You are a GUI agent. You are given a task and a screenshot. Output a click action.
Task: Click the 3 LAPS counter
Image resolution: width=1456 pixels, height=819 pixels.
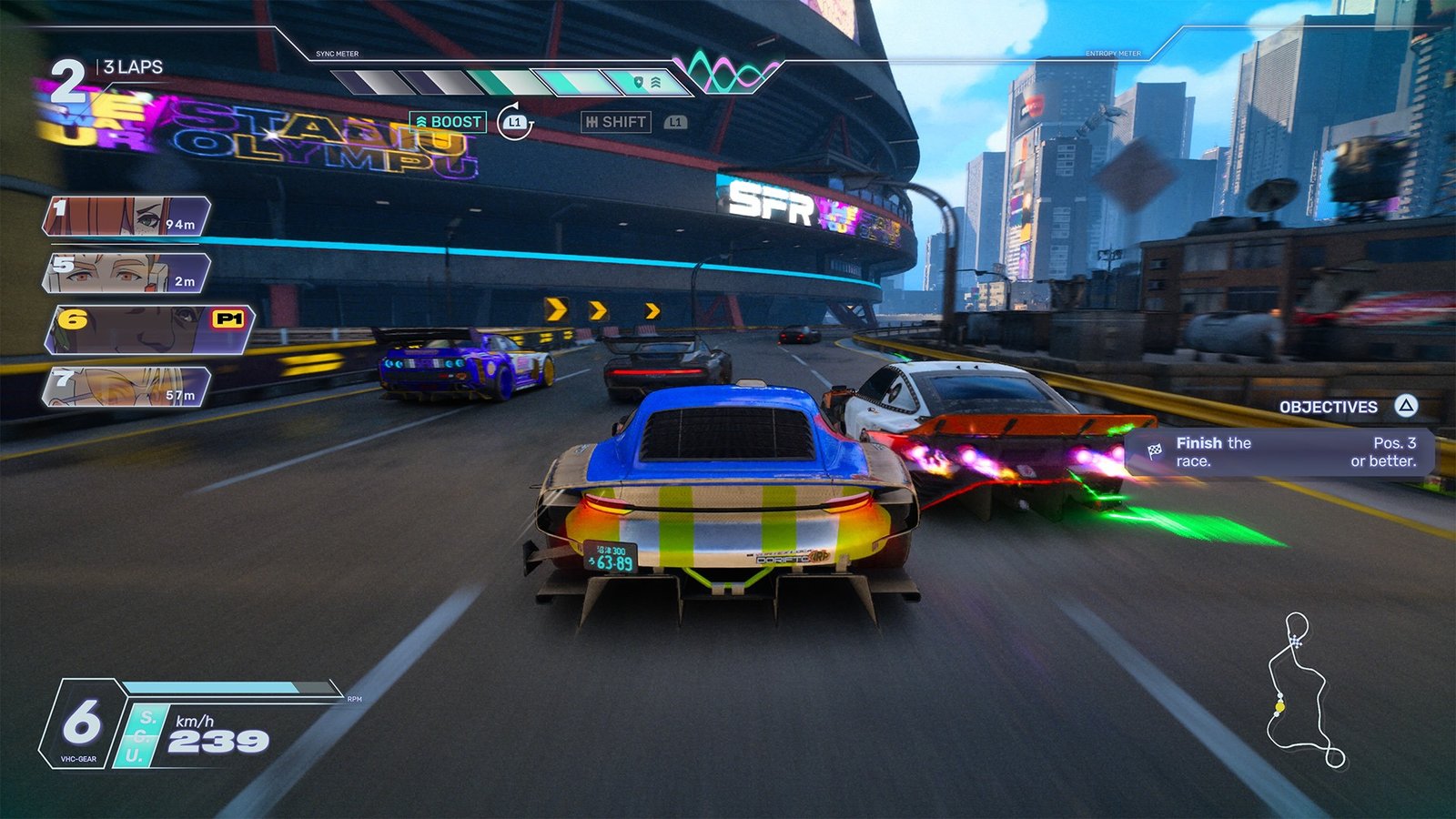click(135, 66)
